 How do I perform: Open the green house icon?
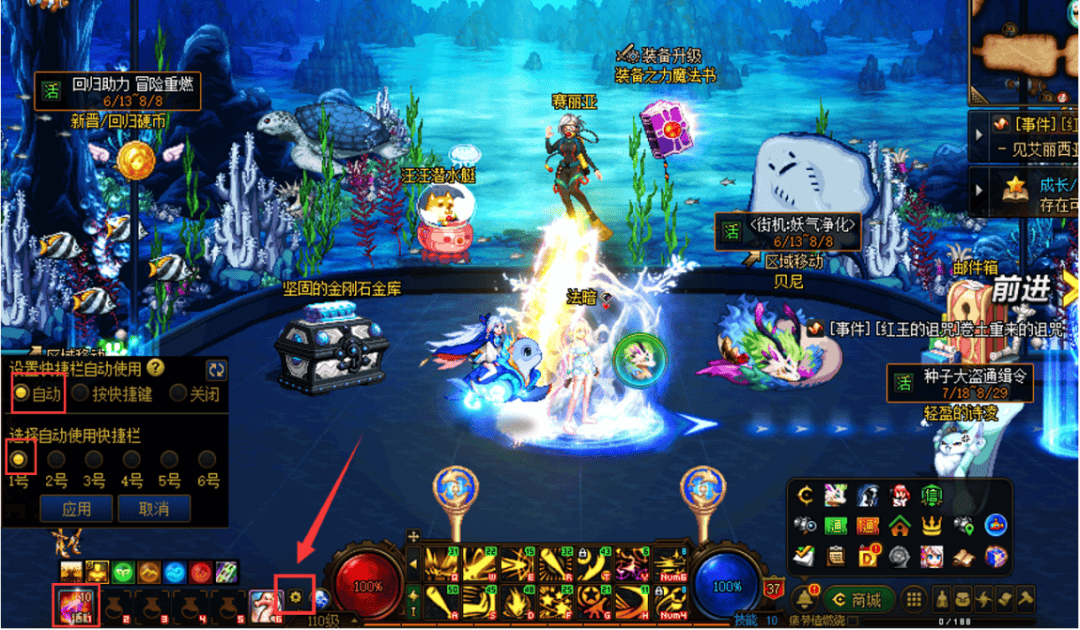coord(900,525)
